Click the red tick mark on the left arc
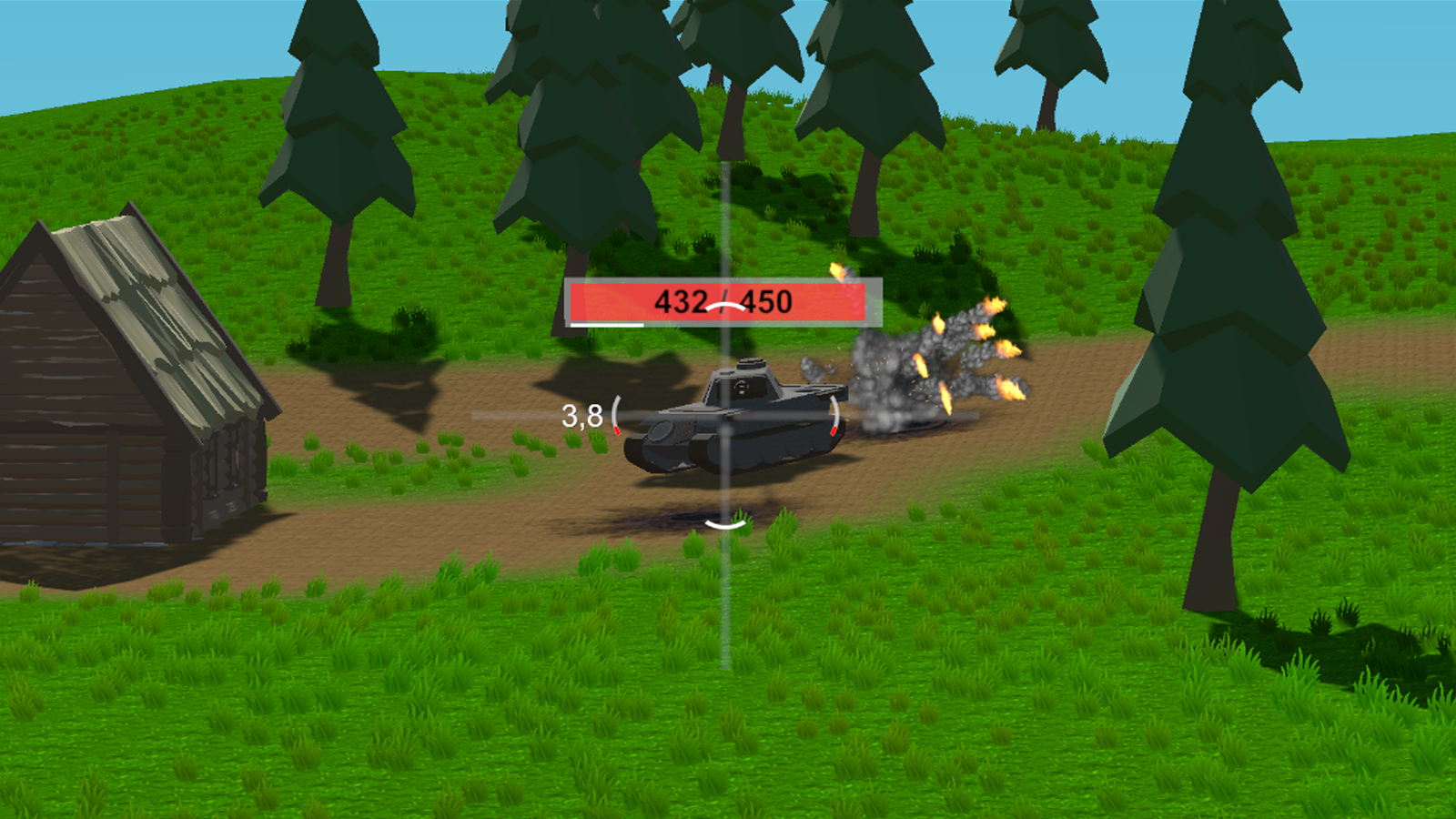 click(617, 430)
